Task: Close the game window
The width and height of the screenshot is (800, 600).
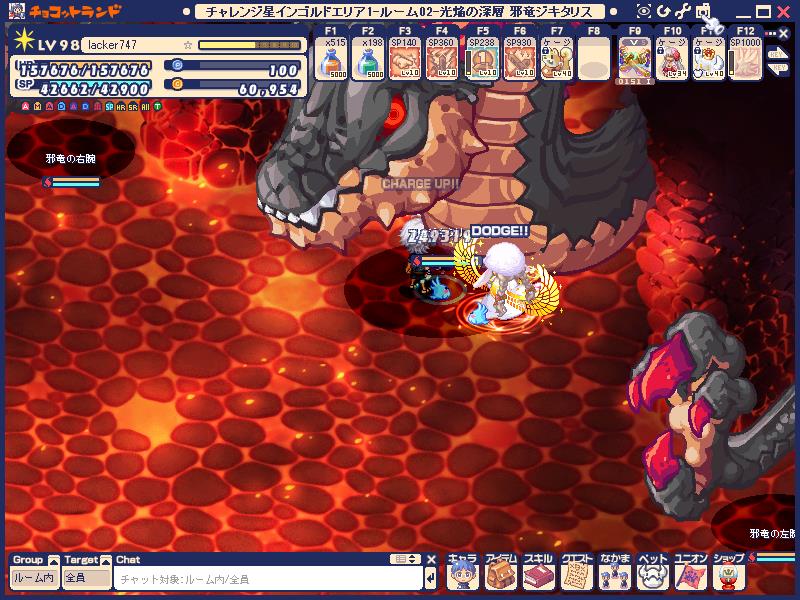Action: 784,11
